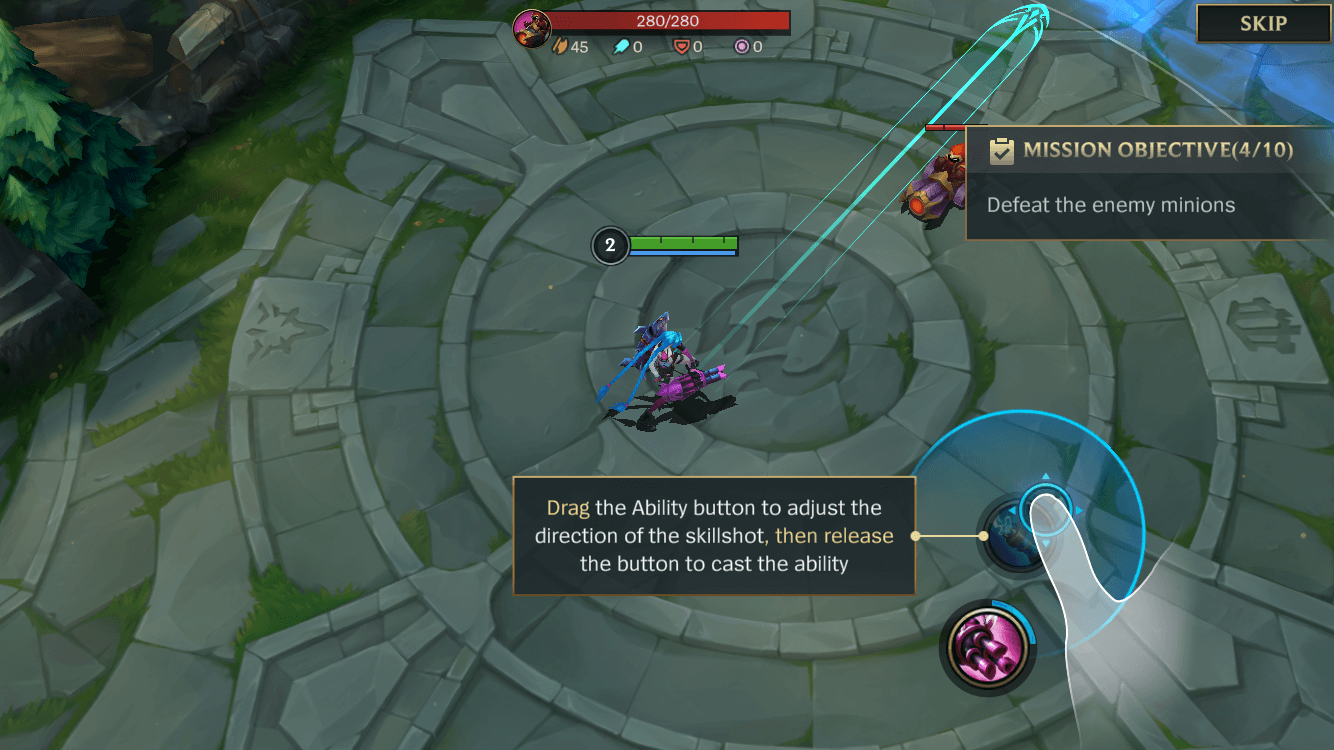
Task: Click the tutorial tooltip about dragging abilities
Action: coord(713,536)
